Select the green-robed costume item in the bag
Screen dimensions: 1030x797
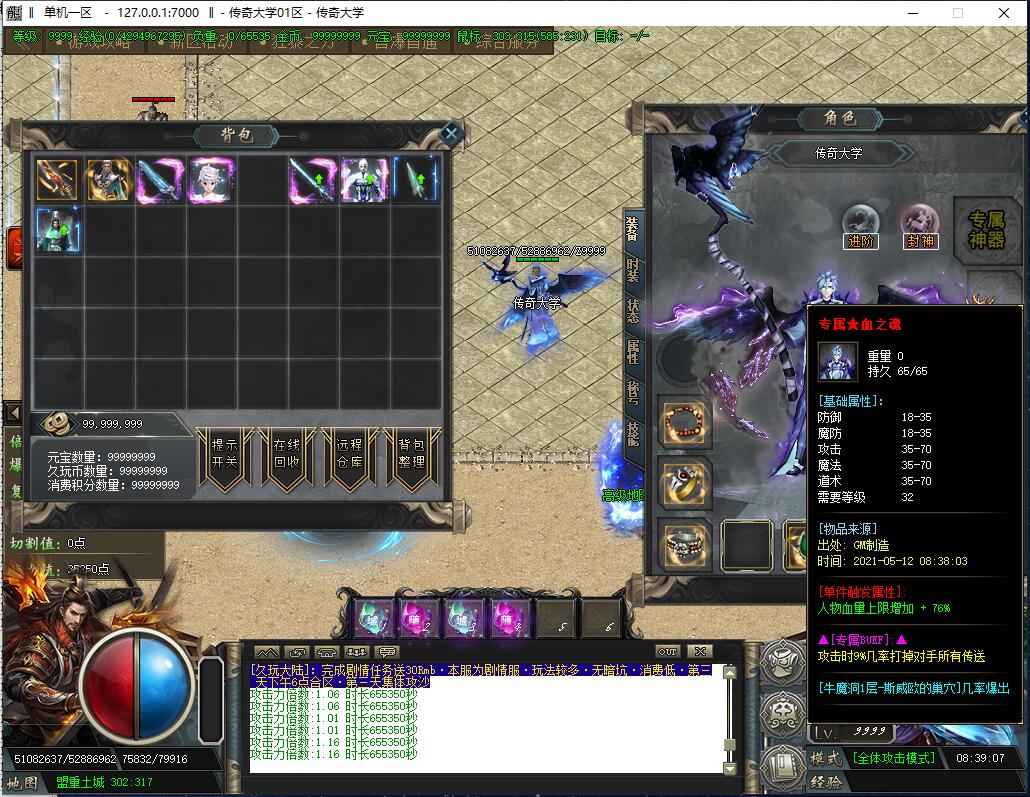57,229
